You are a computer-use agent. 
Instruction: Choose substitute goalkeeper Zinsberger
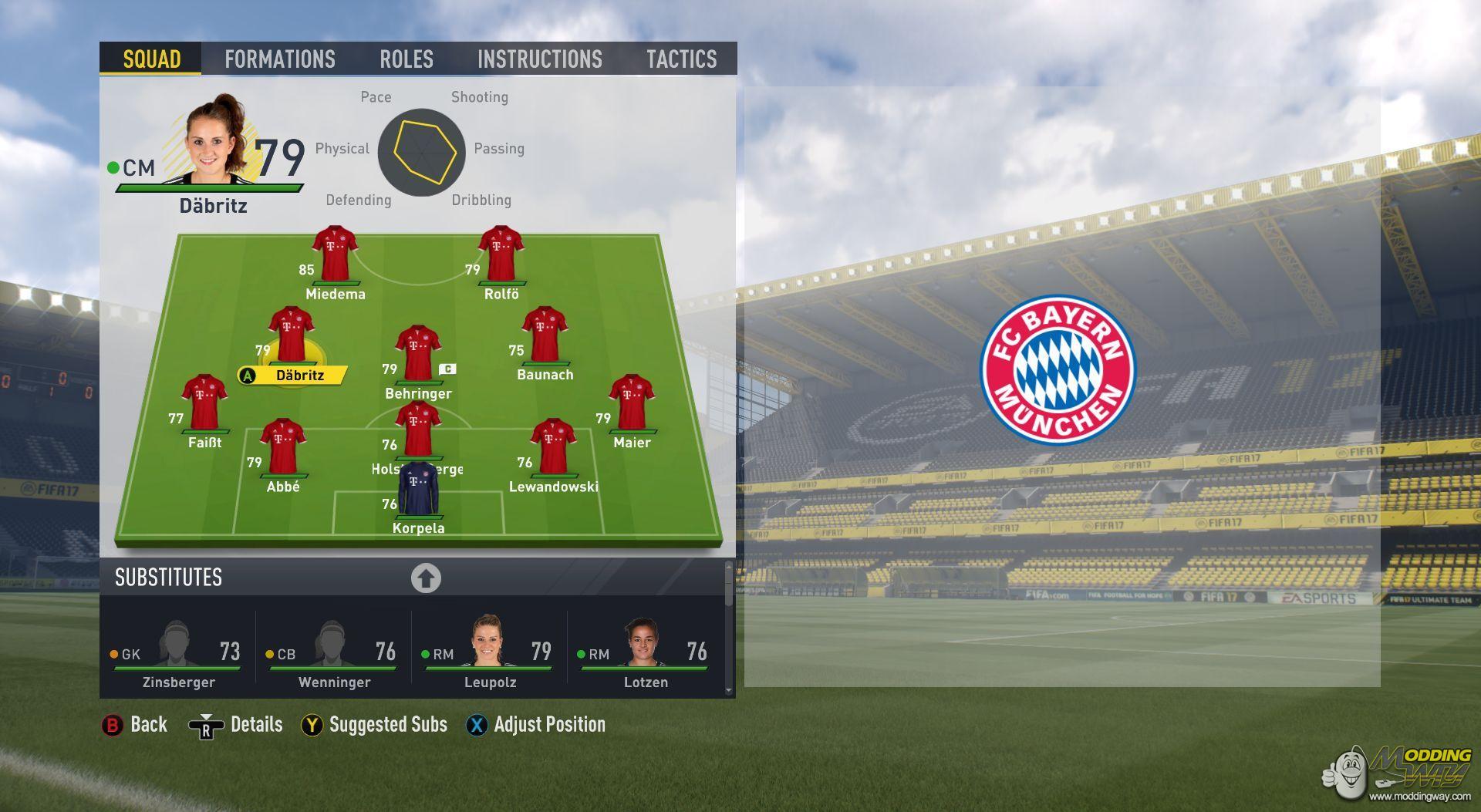click(x=178, y=652)
